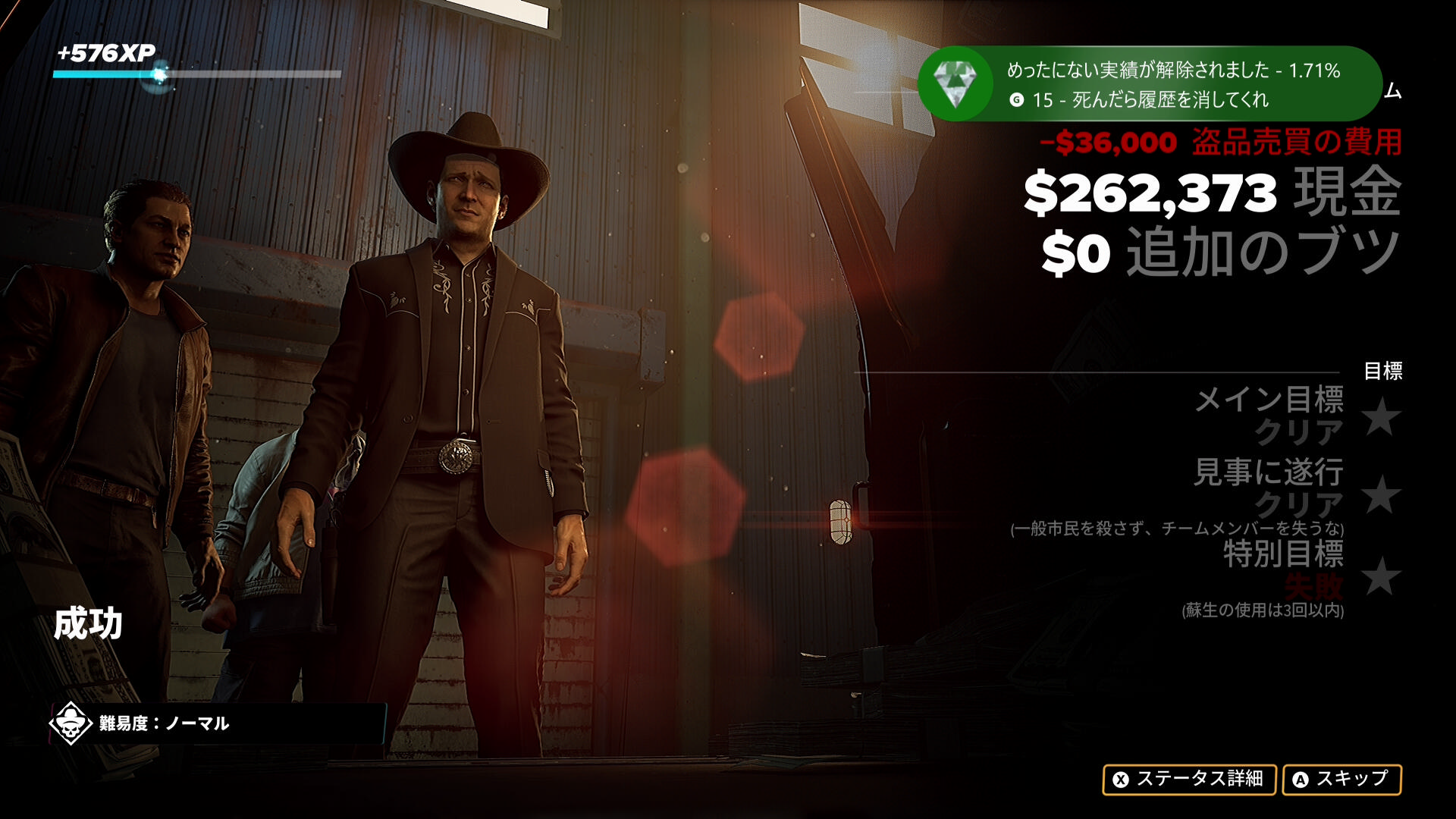The image size is (1456, 819).
Task: Open the ステータス詳細 status details
Action: 1188,779
